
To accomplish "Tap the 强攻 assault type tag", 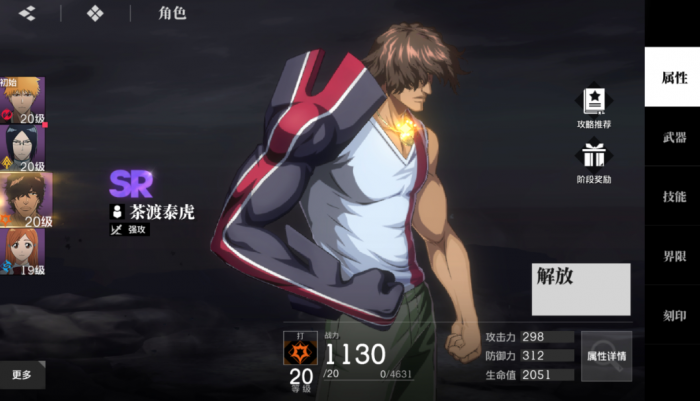I will coord(130,230).
